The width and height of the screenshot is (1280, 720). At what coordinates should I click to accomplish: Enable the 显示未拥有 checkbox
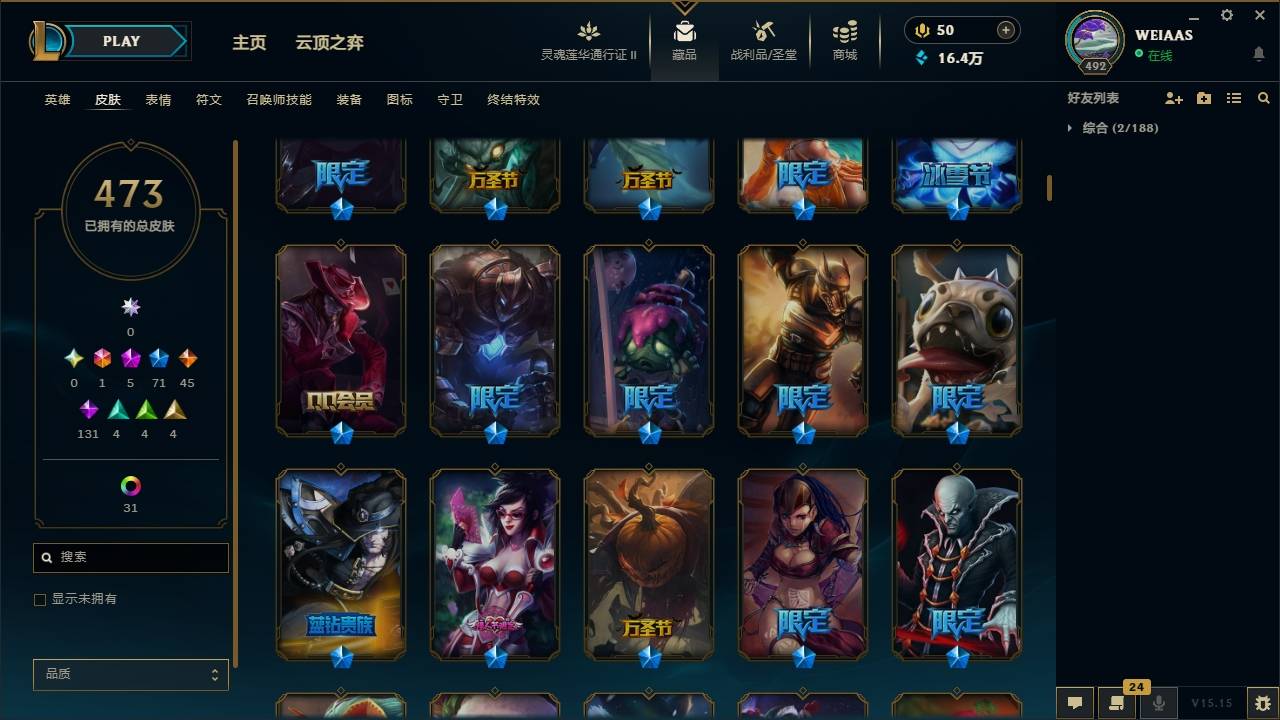click(40, 599)
